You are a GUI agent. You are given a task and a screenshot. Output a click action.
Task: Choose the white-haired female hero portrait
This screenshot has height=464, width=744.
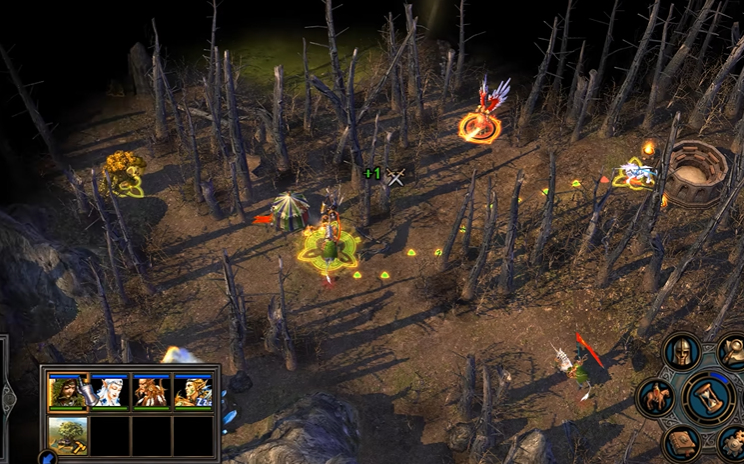109,393
